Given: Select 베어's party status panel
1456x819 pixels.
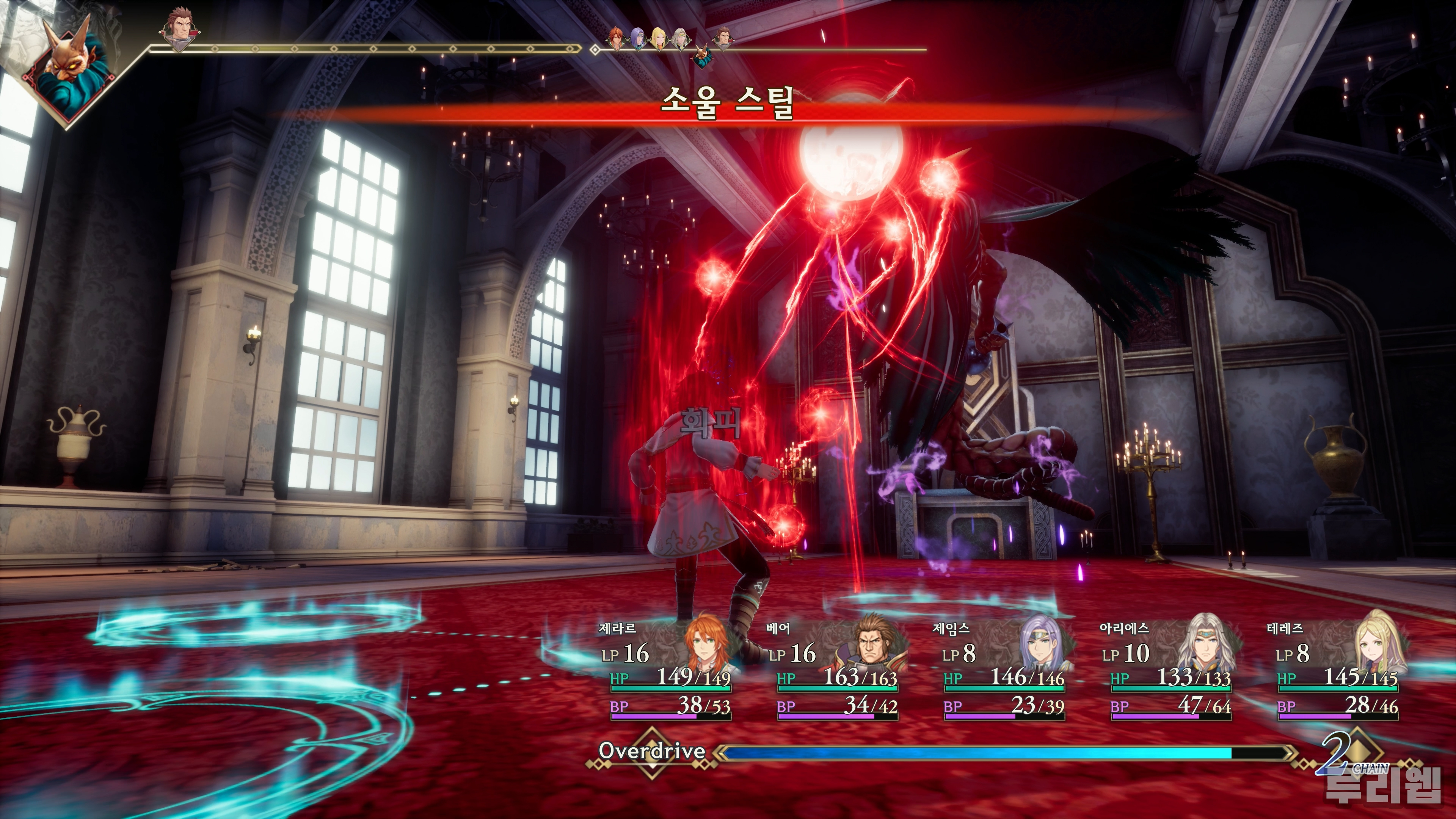Looking at the screenshot, I should coord(837,670).
